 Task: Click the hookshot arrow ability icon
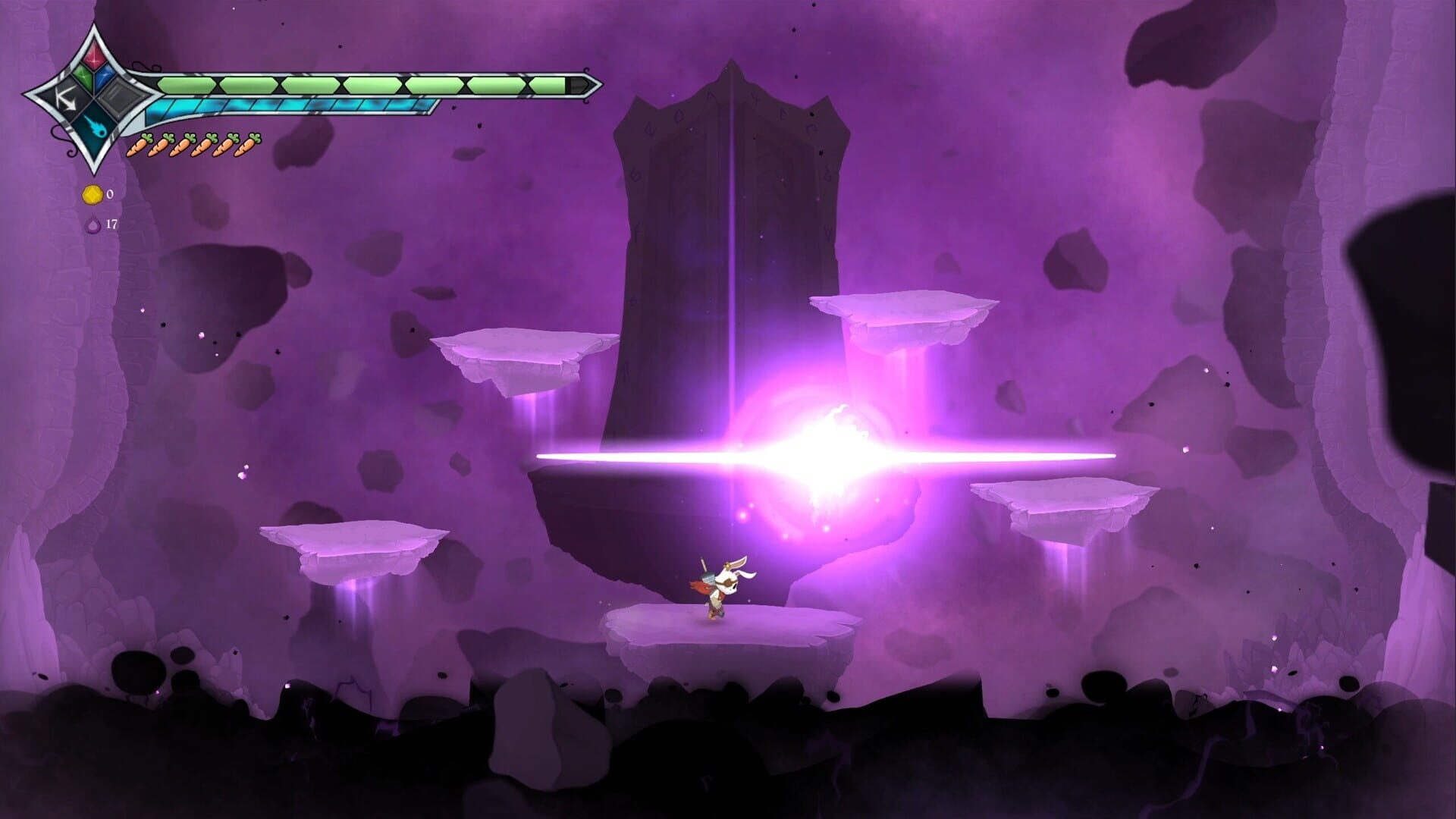67,99
